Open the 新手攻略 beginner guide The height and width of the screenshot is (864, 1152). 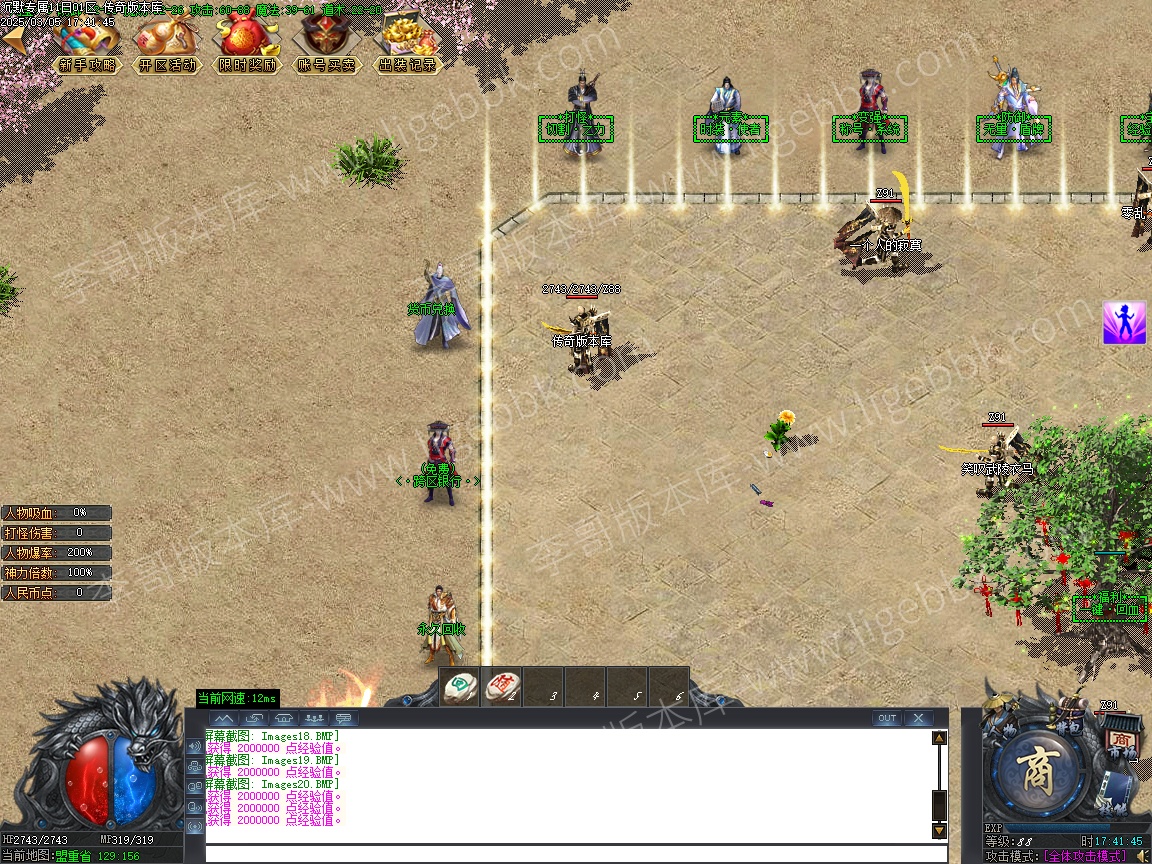tap(87, 48)
